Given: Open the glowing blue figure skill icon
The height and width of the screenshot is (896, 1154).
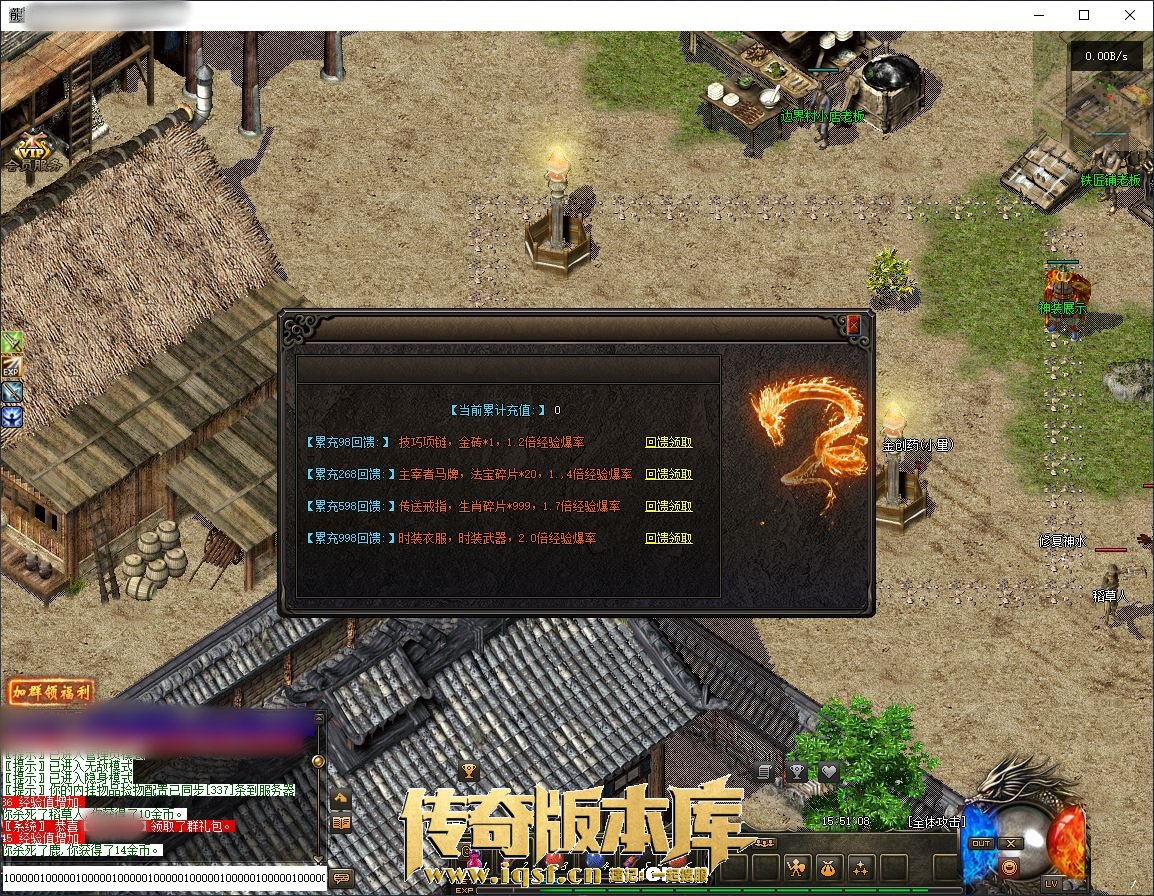Looking at the screenshot, I should pyautogui.click(x=12, y=417).
